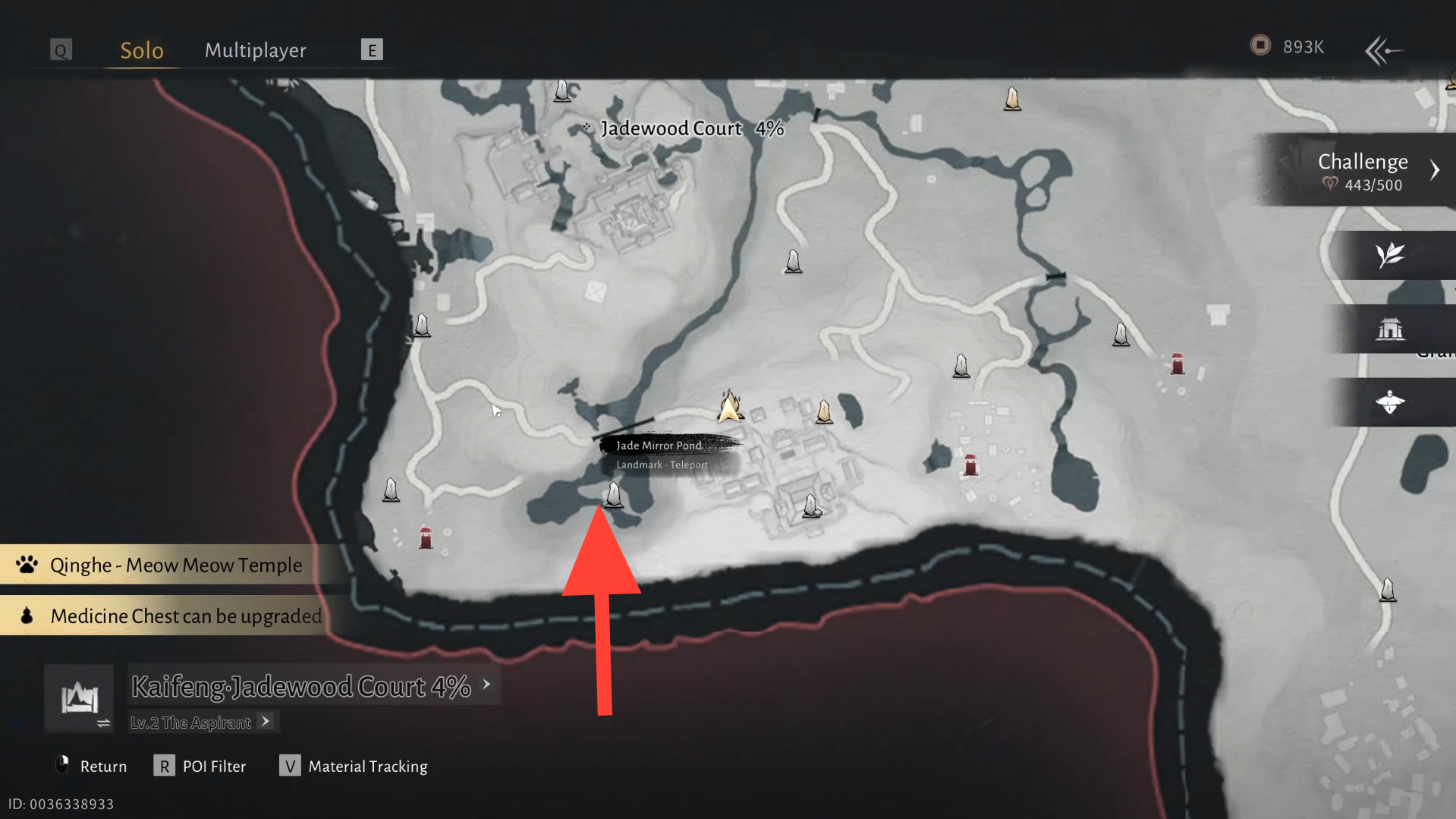
Task: Select the leaf sprig side button
Action: [1390, 255]
